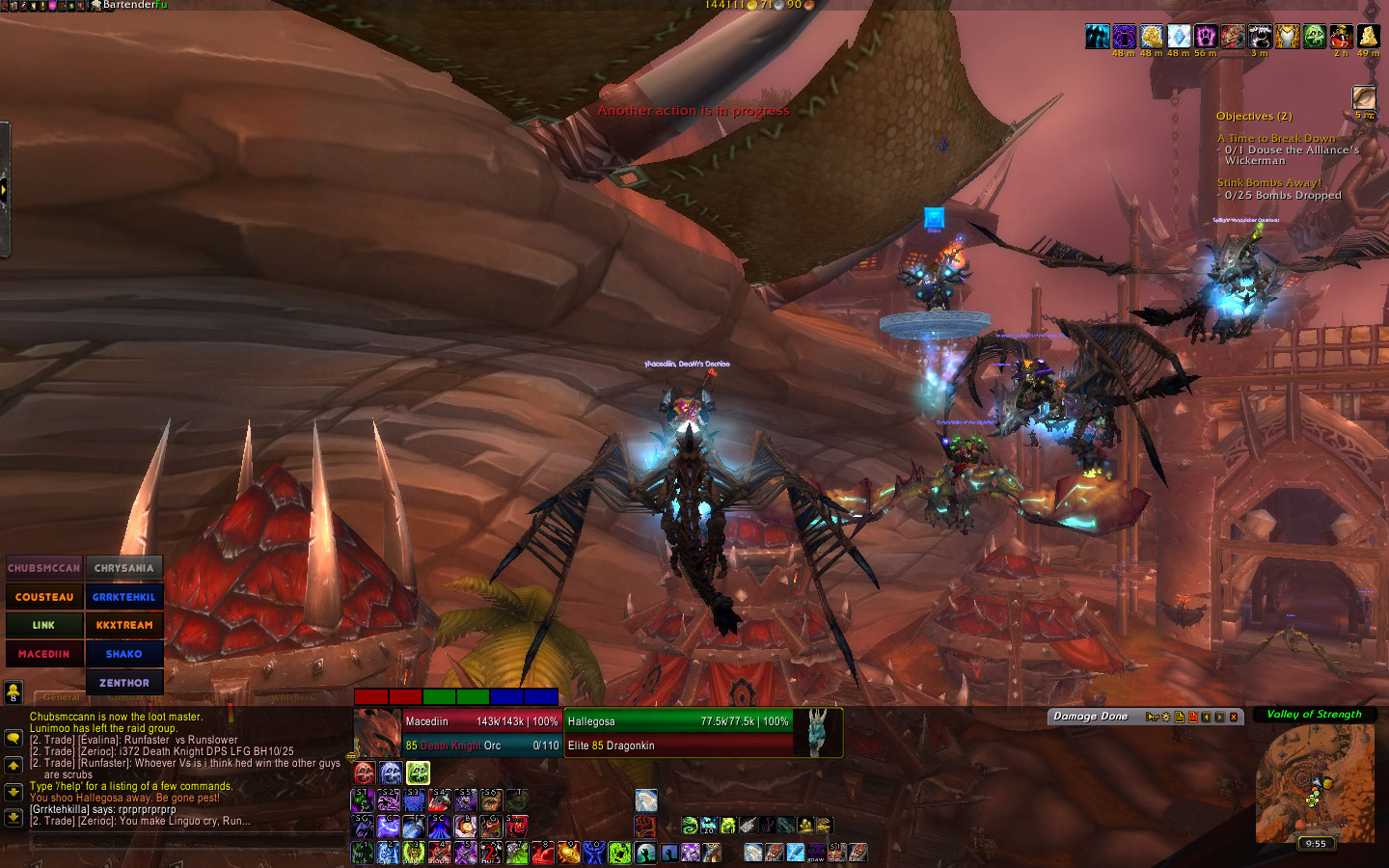Image resolution: width=1389 pixels, height=868 pixels.
Task: Click the Zenthor raid frame
Action: coord(124,683)
